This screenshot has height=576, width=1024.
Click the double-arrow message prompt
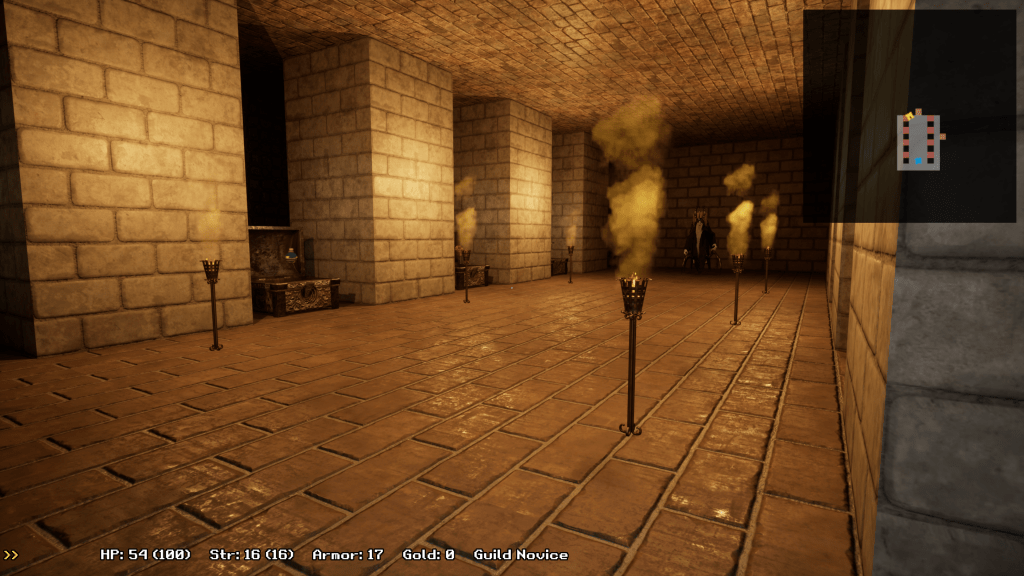(x=11, y=554)
